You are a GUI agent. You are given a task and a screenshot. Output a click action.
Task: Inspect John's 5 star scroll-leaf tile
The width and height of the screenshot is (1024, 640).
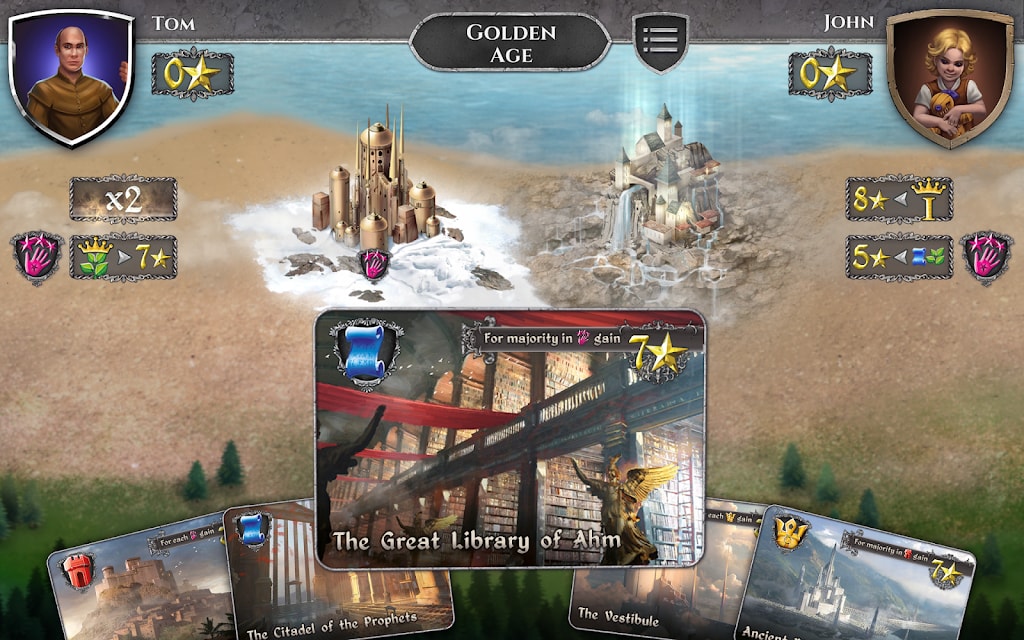pyautogui.click(x=898, y=257)
